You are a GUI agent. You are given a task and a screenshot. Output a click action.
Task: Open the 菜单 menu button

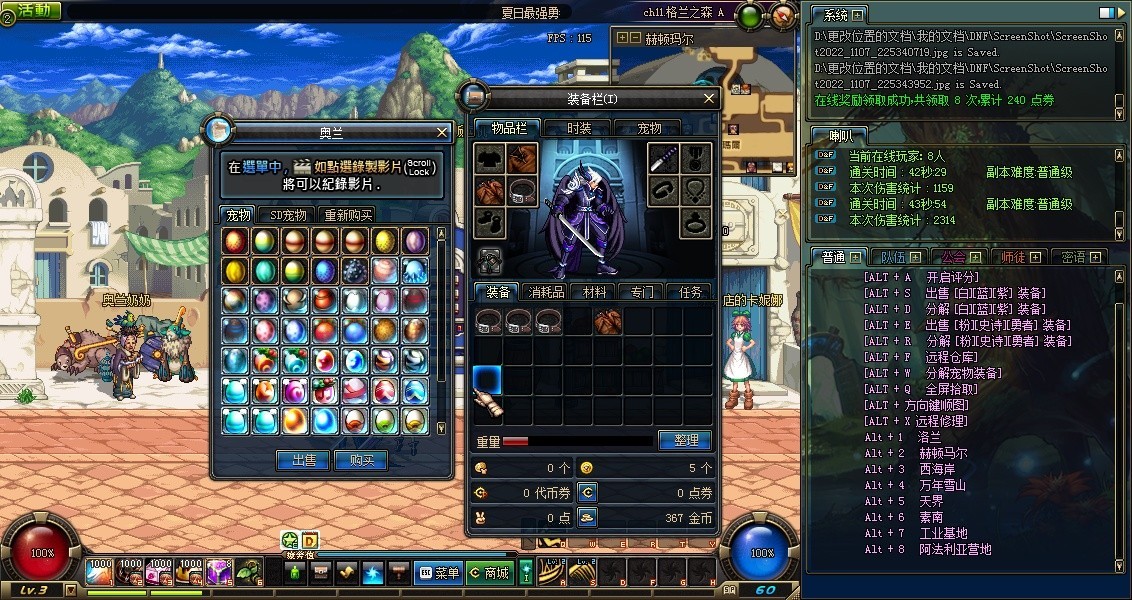(438, 573)
